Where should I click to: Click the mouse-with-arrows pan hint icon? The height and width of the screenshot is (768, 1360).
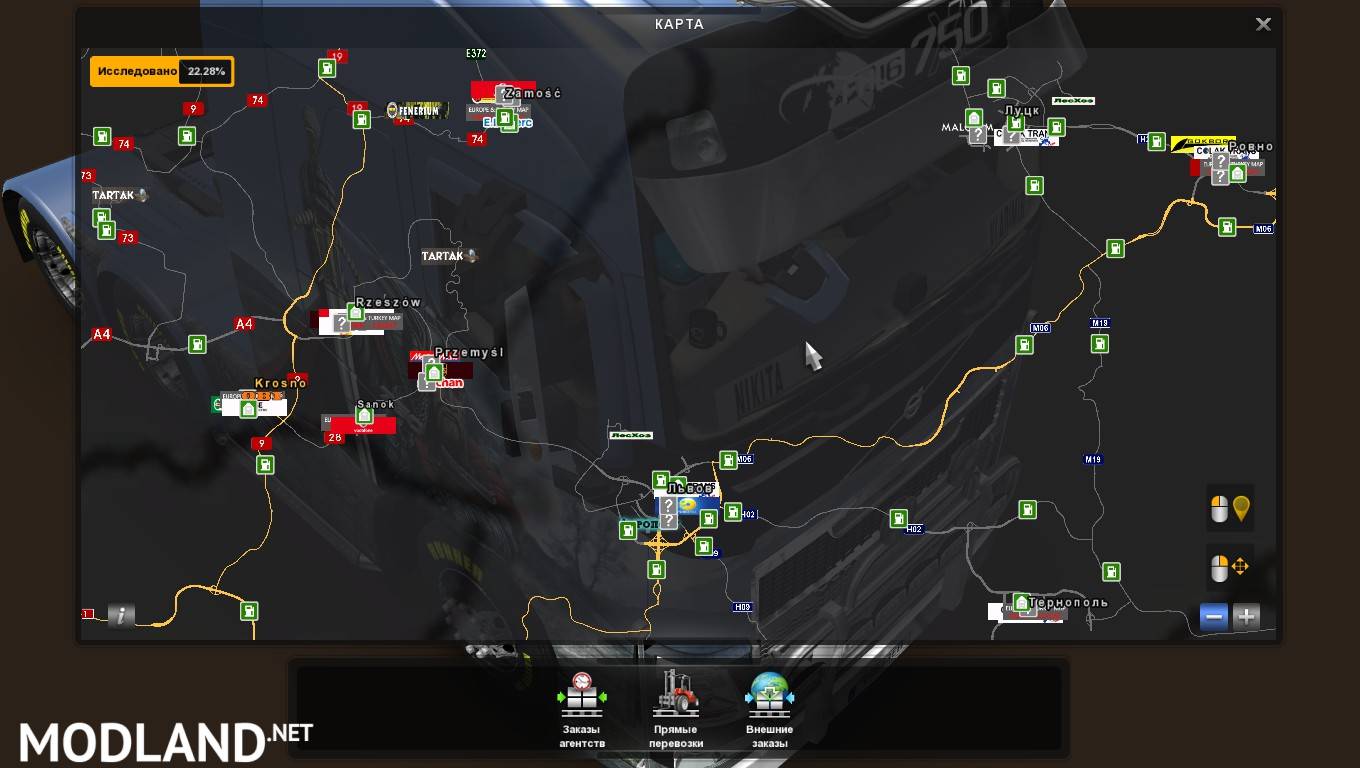[x=1229, y=567]
